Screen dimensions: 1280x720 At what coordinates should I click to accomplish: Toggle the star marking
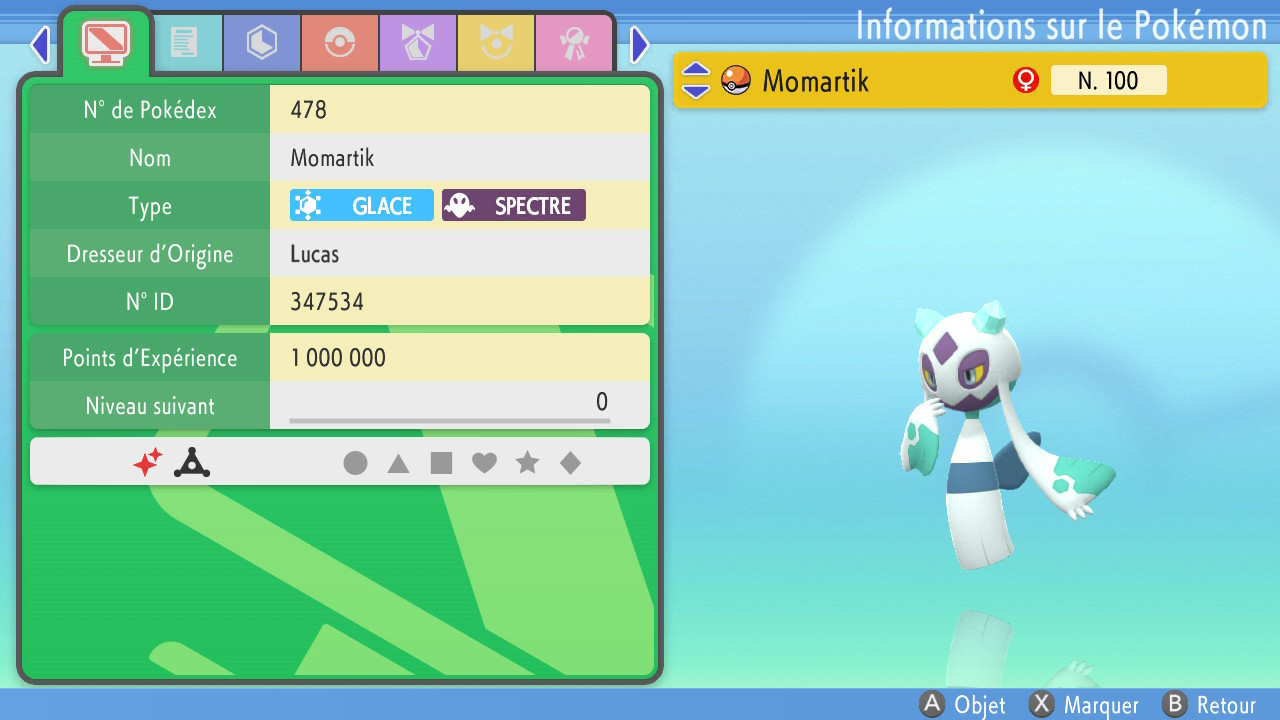(528, 462)
